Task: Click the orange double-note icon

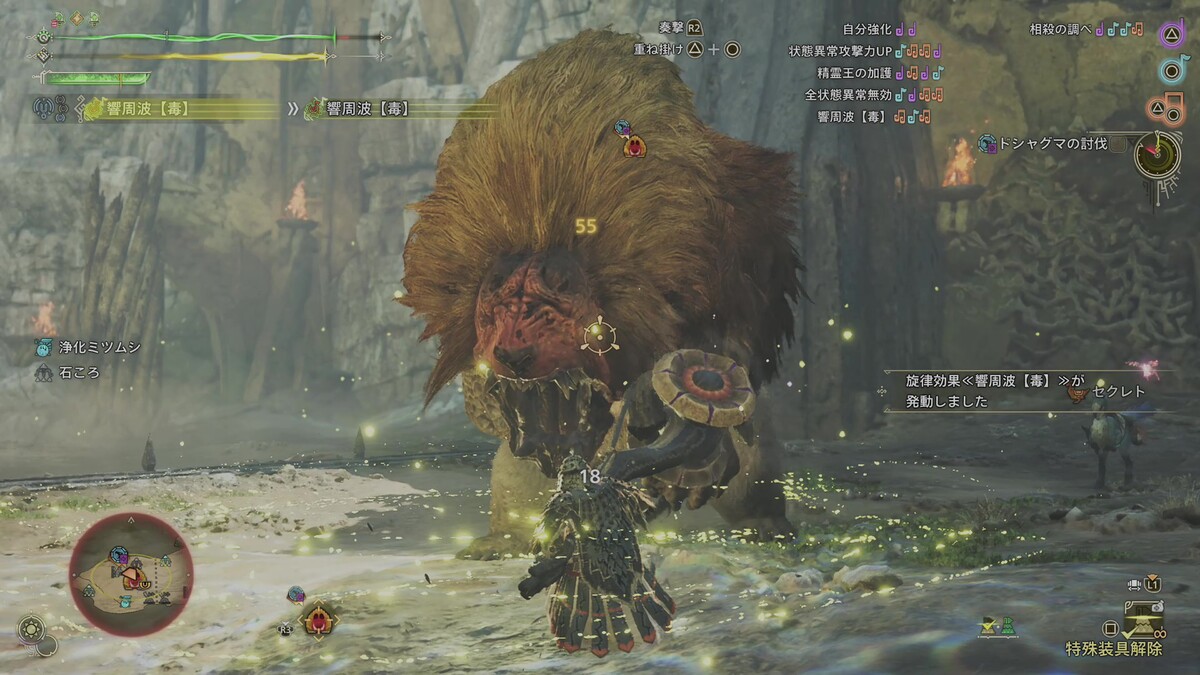Action: (x=1171, y=105)
